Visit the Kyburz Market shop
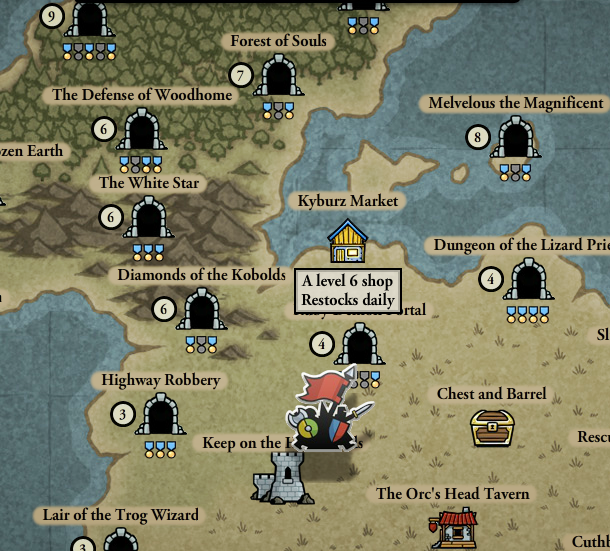Image resolution: width=610 pixels, height=551 pixels. click(x=347, y=242)
